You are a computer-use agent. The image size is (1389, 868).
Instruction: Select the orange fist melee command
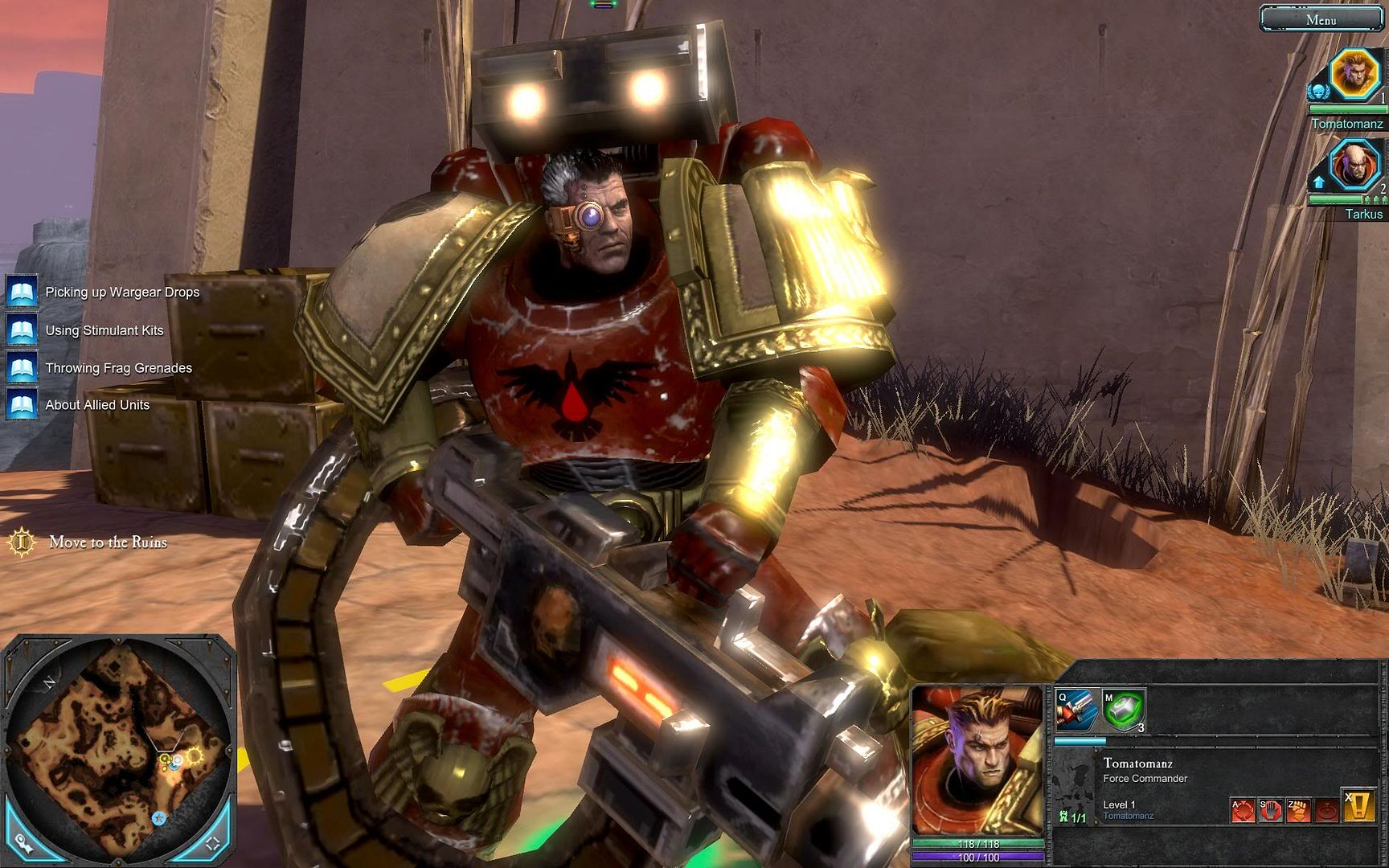(1298, 809)
